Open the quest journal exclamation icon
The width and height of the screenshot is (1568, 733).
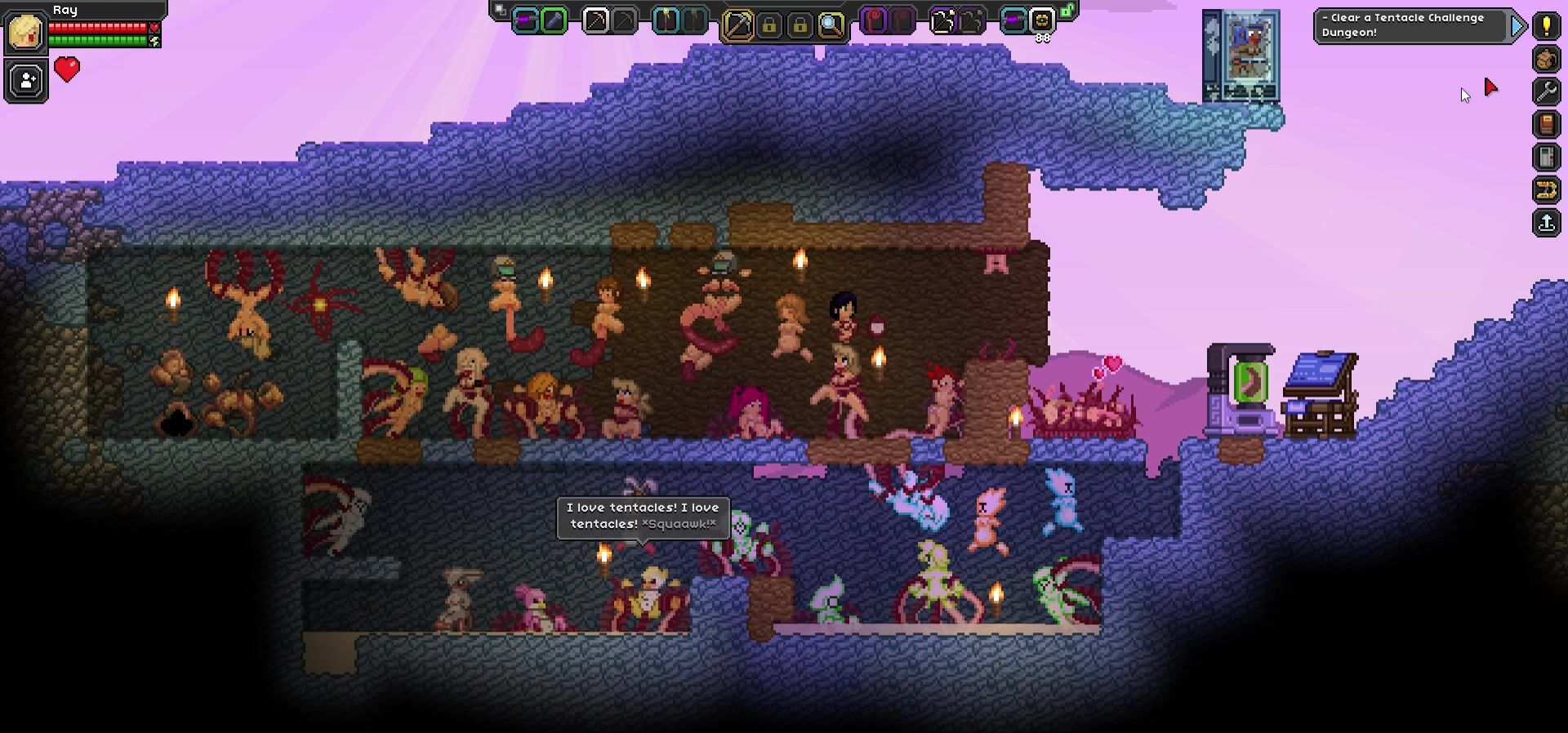[x=1546, y=25]
